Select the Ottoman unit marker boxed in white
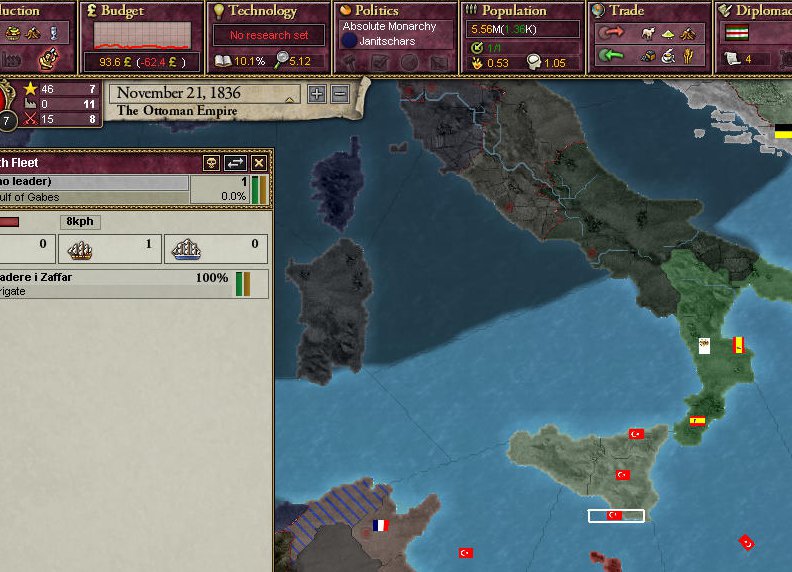792x572 pixels. 616,516
